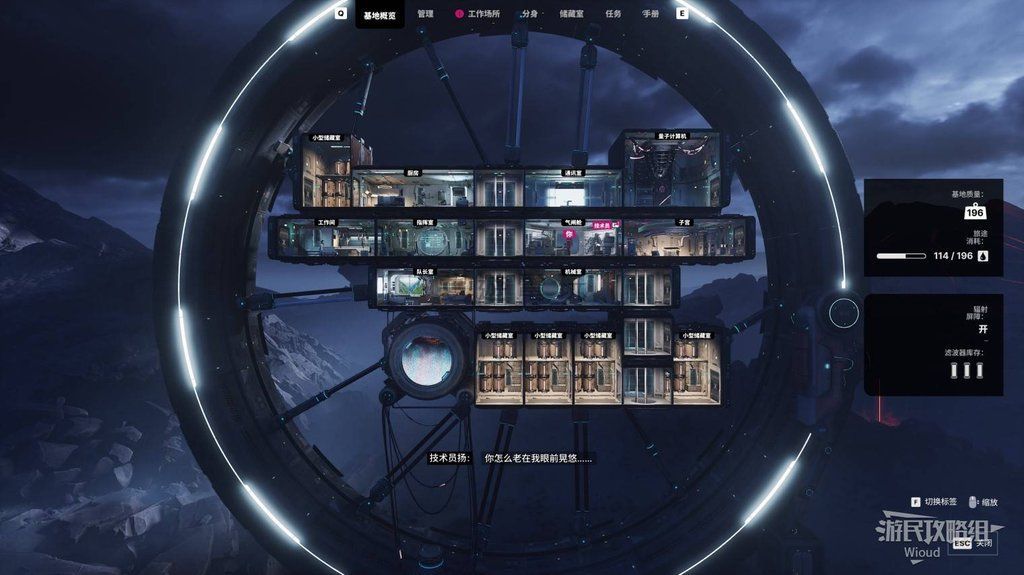Open the 手册 tab
The height and width of the screenshot is (575, 1024).
tap(650, 14)
